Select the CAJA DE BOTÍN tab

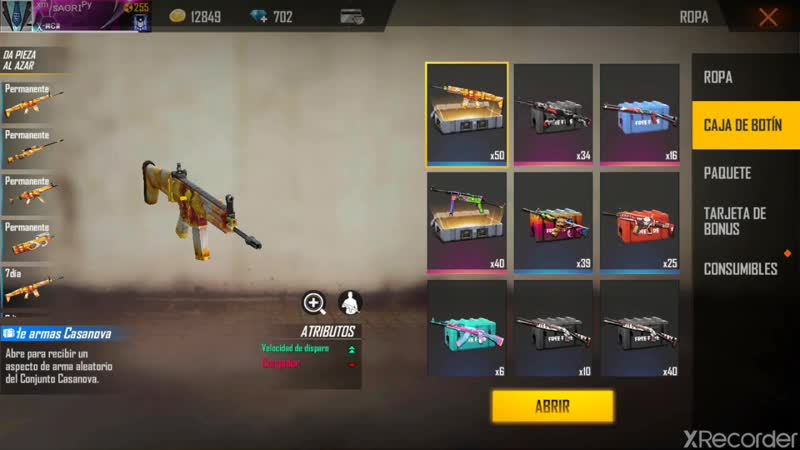coord(745,124)
